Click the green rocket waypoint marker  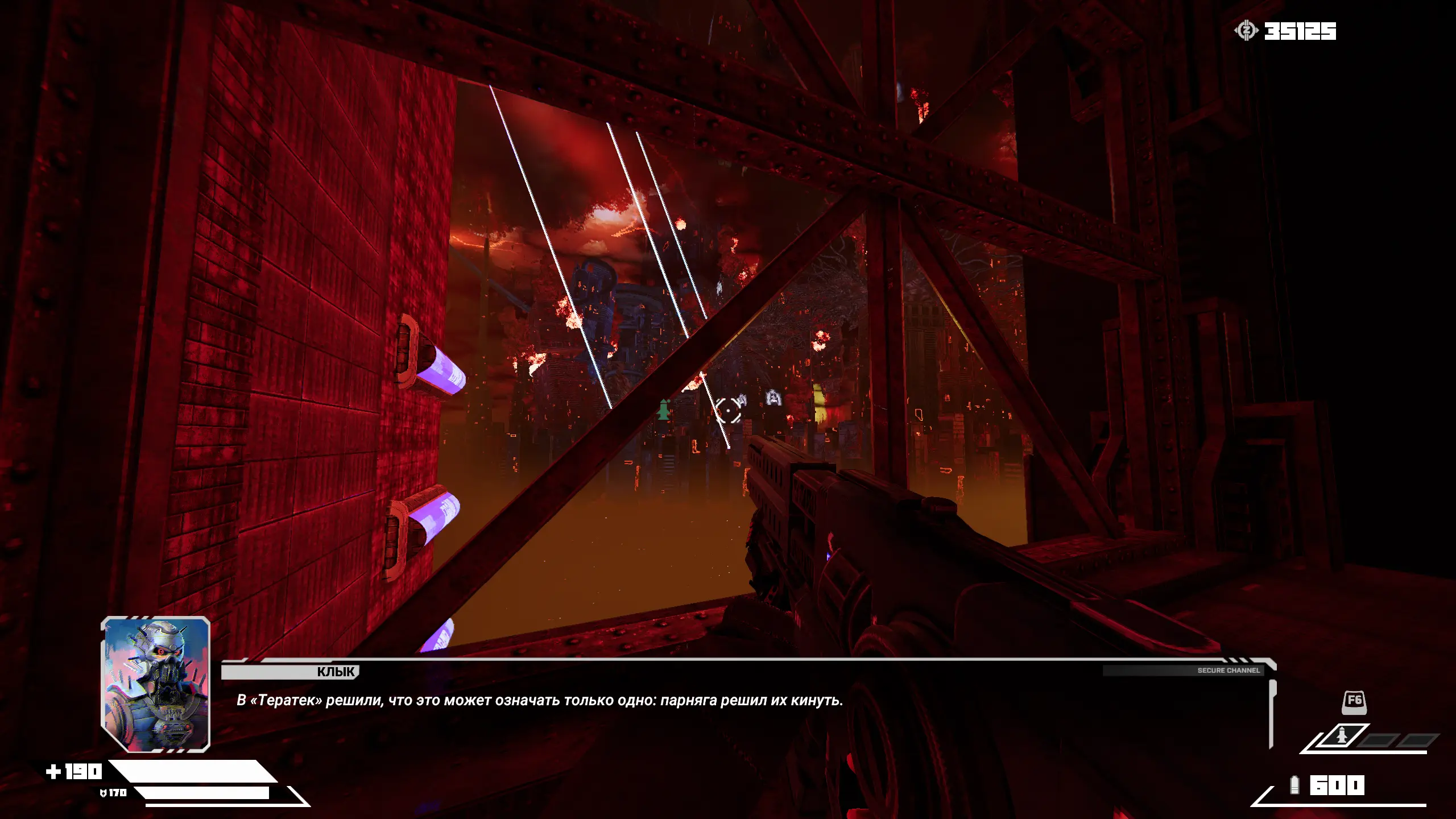(663, 409)
